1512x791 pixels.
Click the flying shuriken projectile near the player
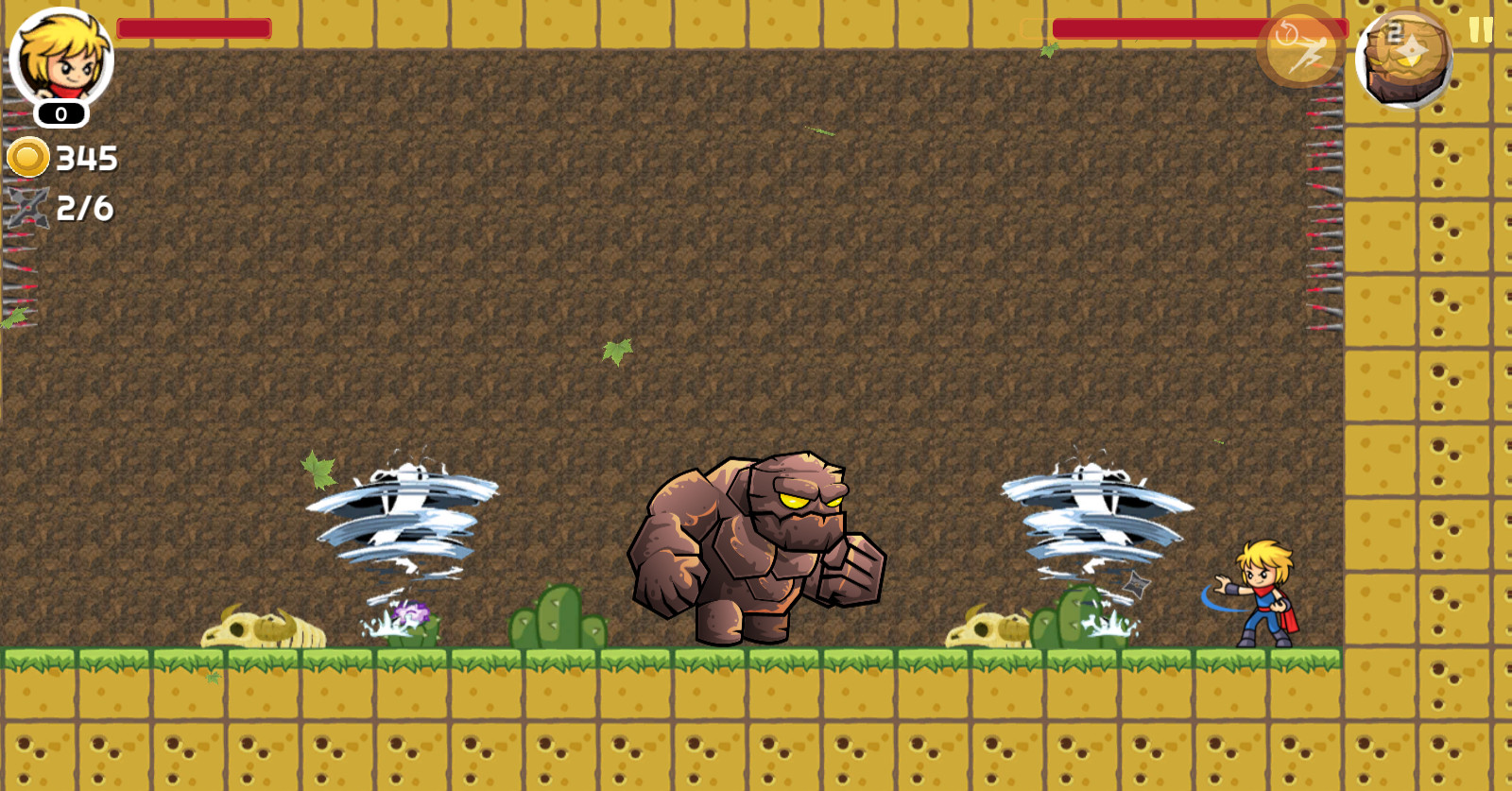tap(1136, 584)
